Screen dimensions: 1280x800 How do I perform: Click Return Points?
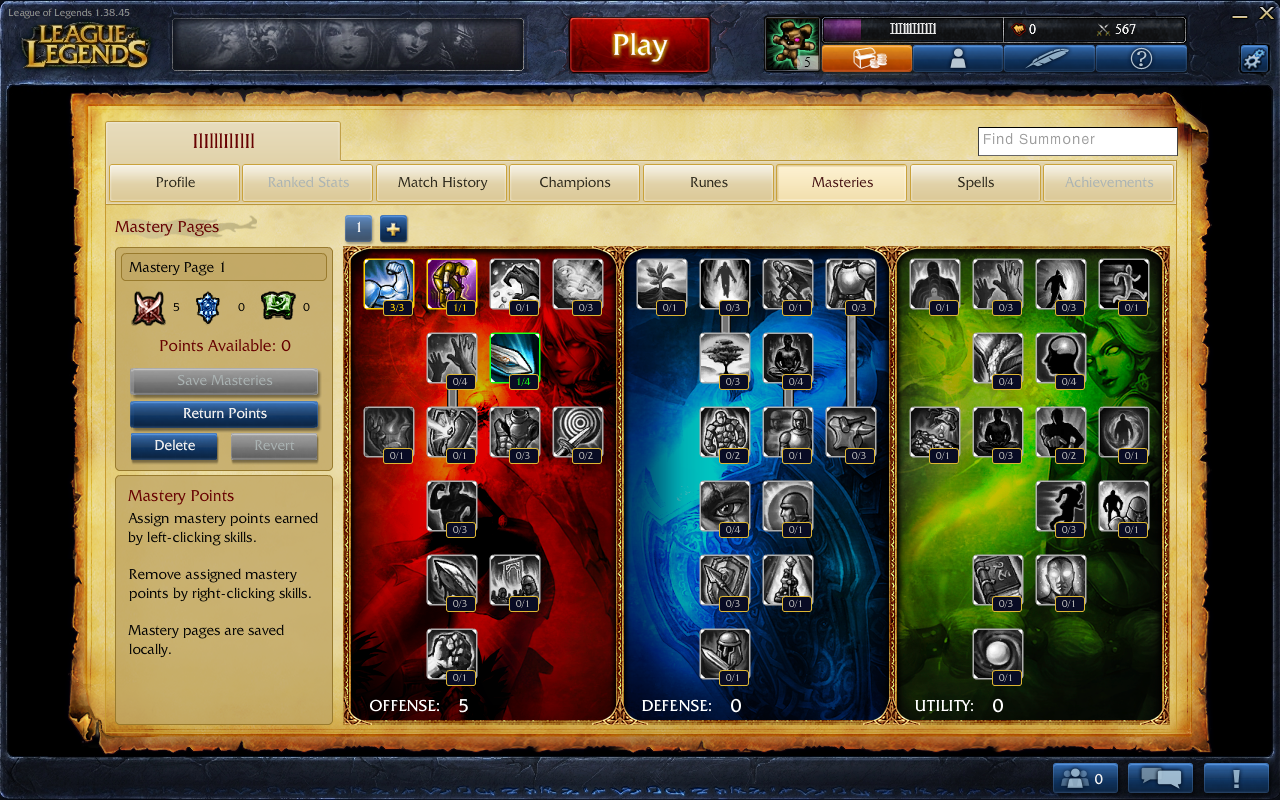point(223,414)
